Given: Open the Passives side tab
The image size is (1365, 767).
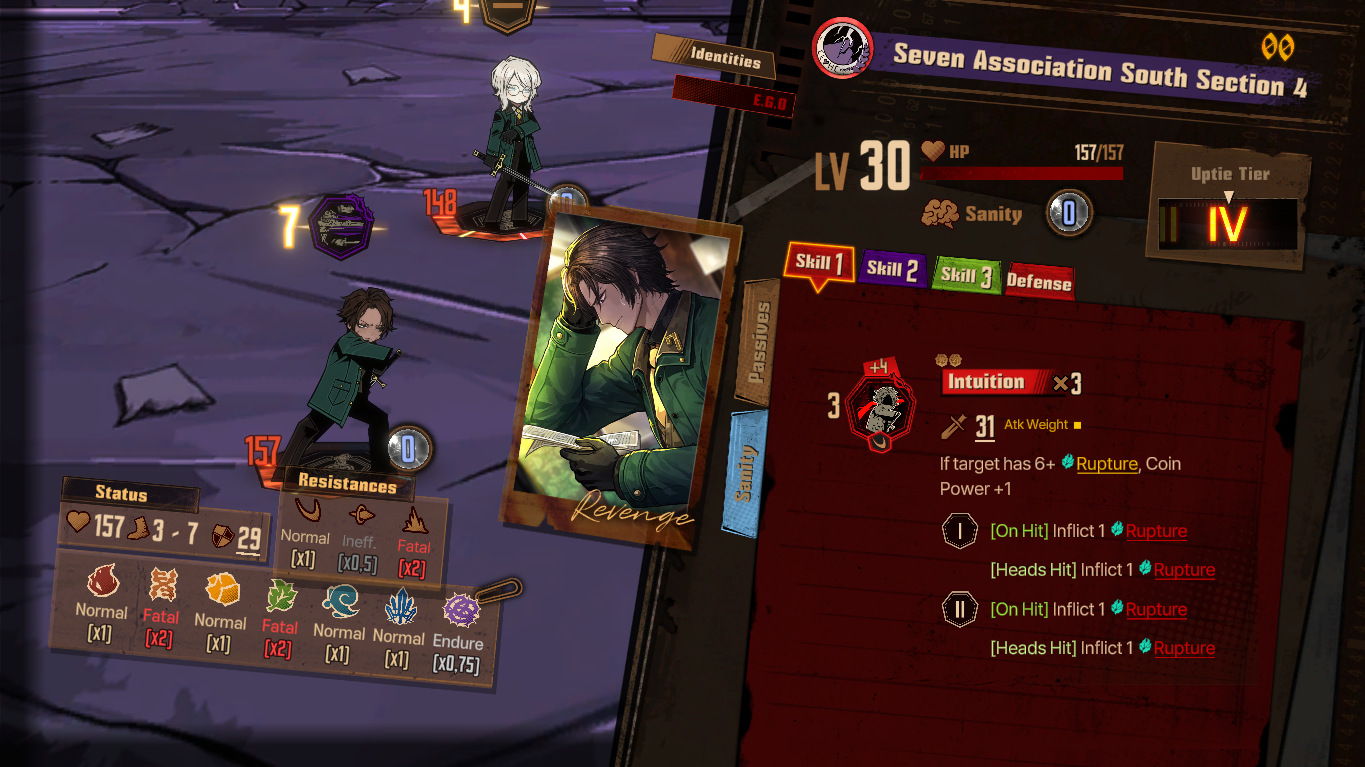Looking at the screenshot, I should pos(760,342).
